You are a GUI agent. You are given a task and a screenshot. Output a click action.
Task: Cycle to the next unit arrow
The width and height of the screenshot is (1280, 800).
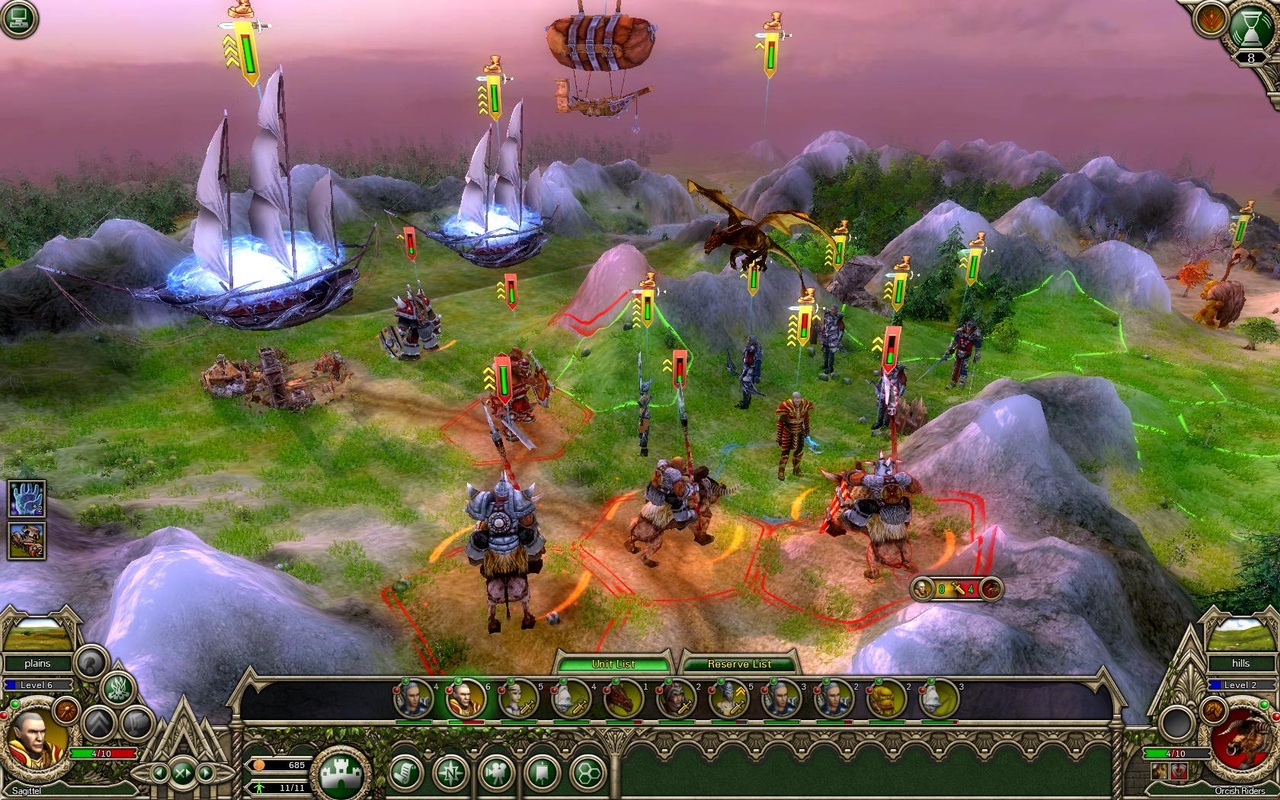tap(207, 773)
